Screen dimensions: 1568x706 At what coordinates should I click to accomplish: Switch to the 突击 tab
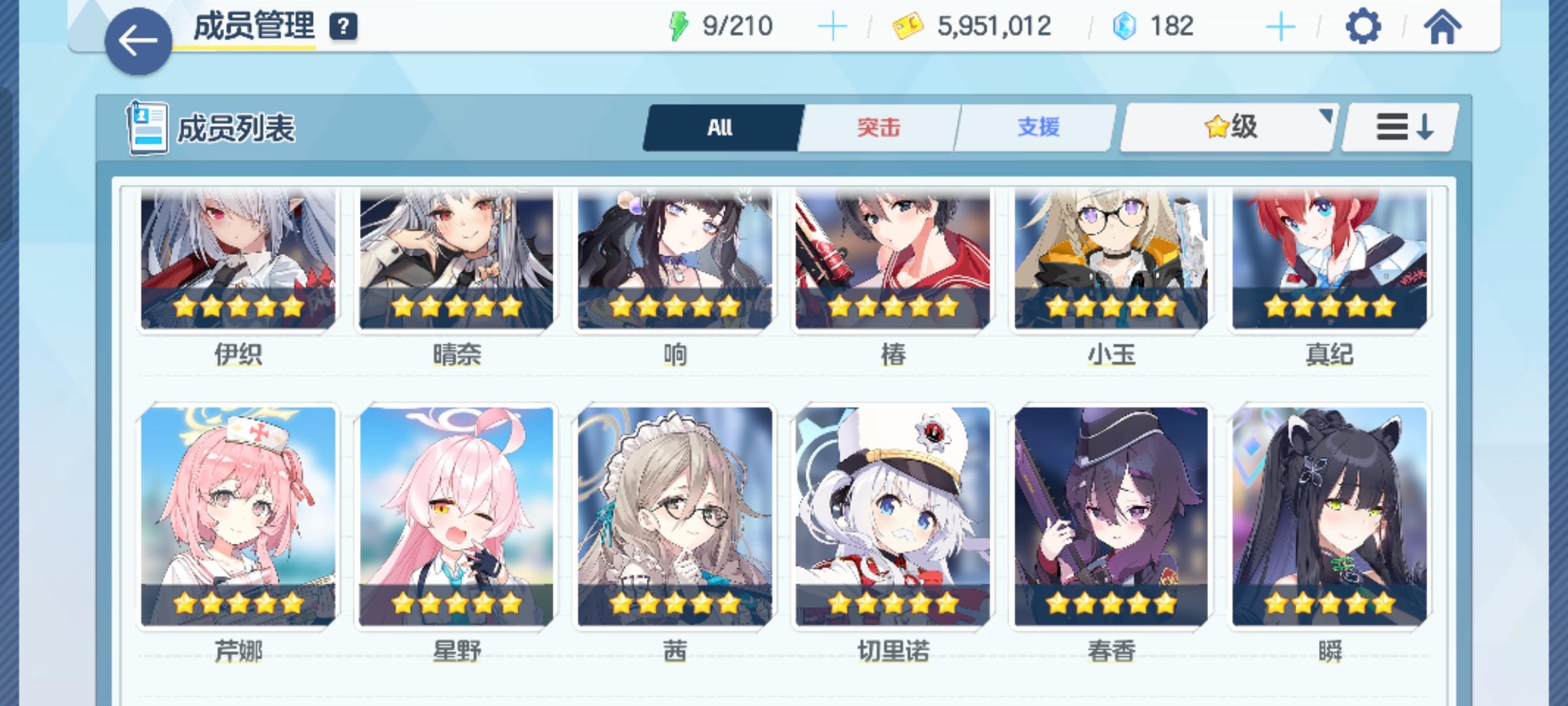[x=879, y=127]
